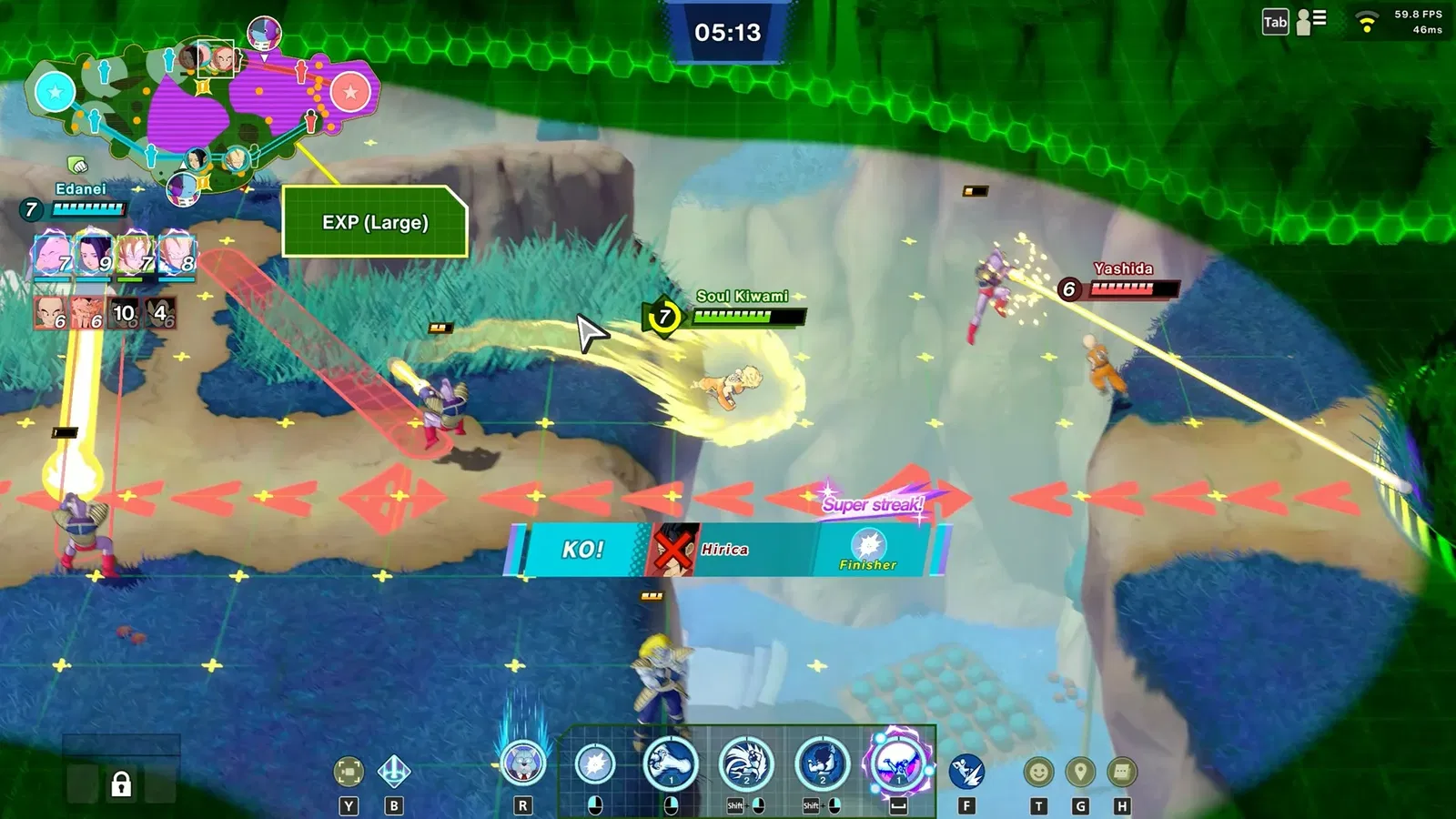Image resolution: width=1456 pixels, height=819 pixels.
Task: Activate the spiky-aura kick skill
Action: (x=746, y=764)
